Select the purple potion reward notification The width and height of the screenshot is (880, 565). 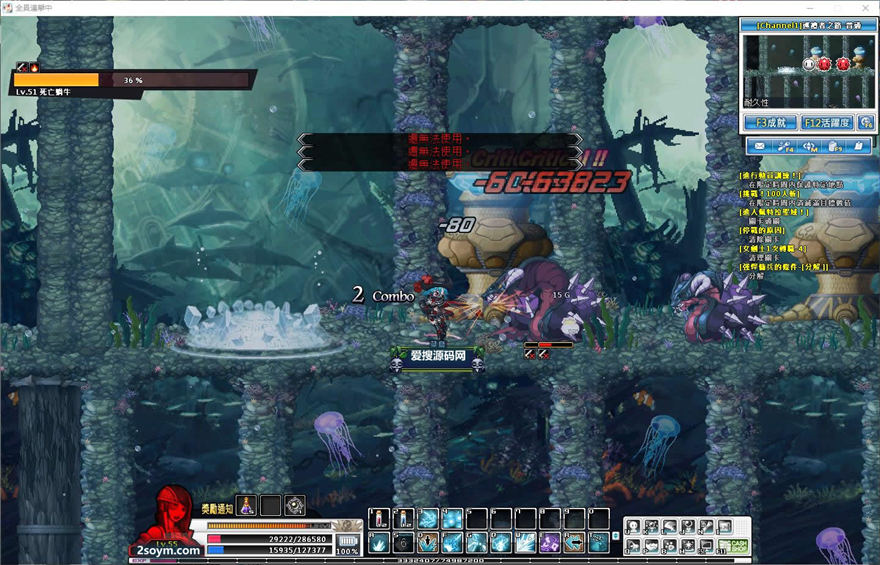coord(246,506)
